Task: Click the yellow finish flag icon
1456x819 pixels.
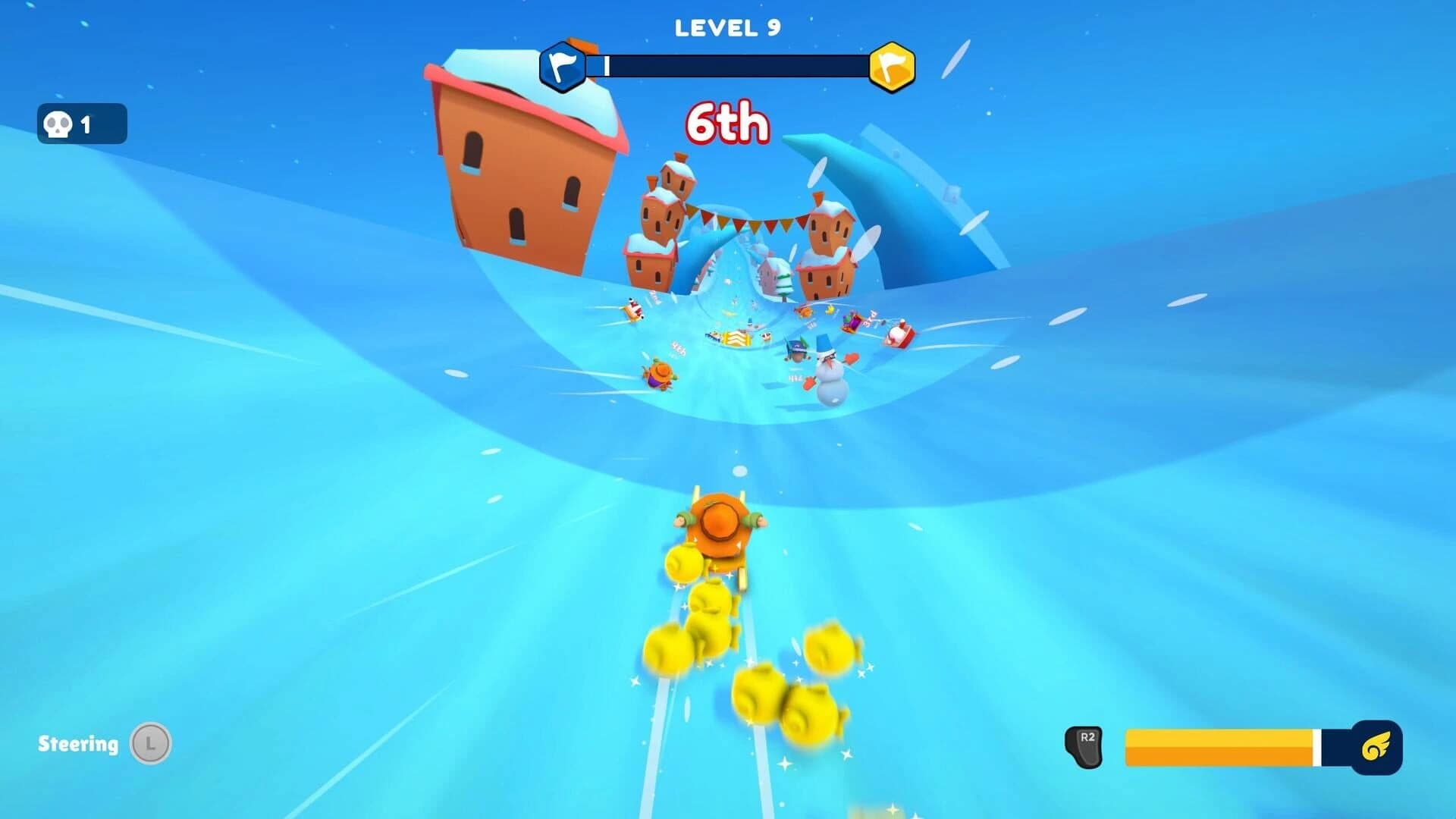Action: point(893,65)
